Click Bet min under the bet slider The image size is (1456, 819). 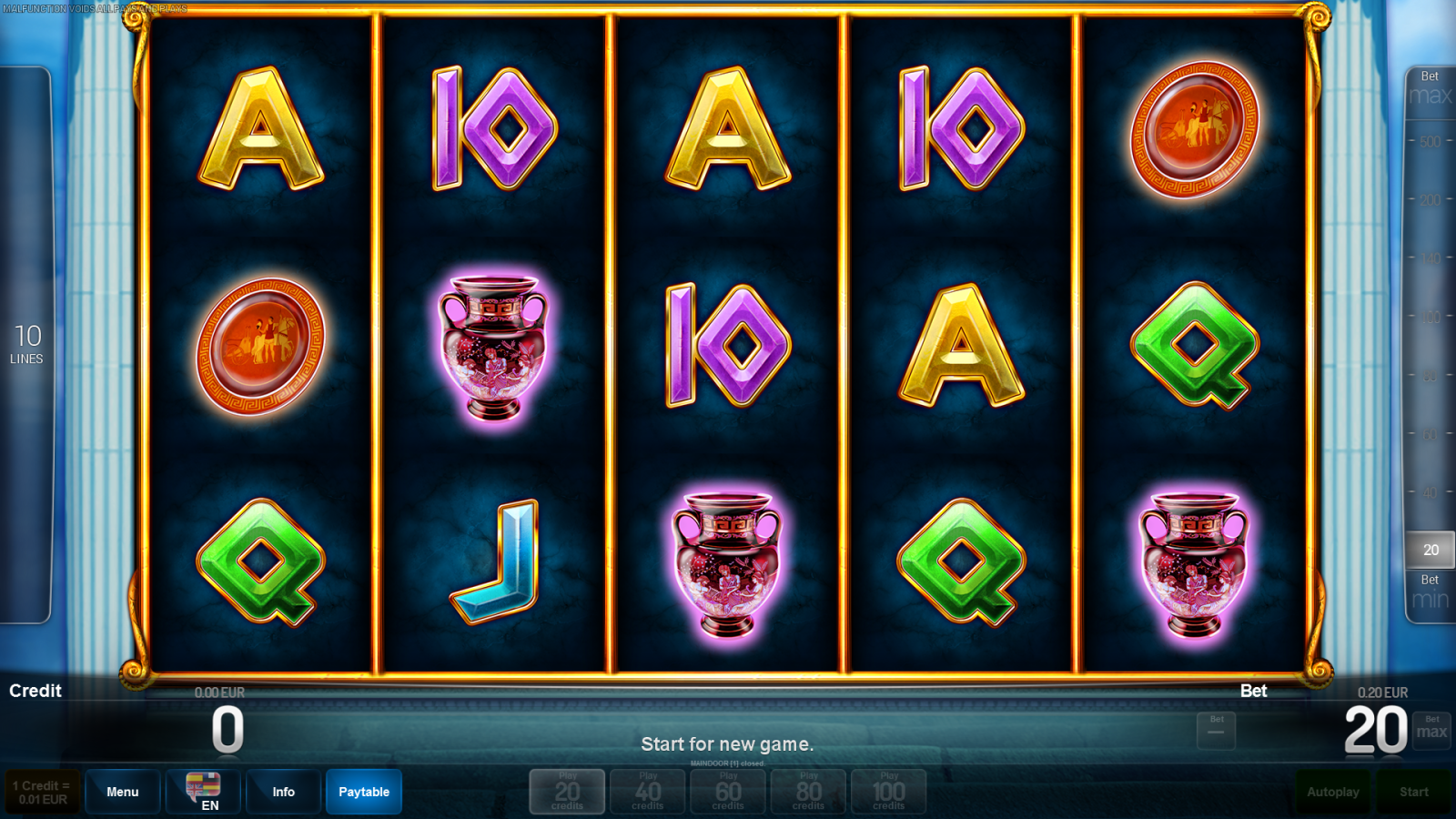(x=1430, y=593)
